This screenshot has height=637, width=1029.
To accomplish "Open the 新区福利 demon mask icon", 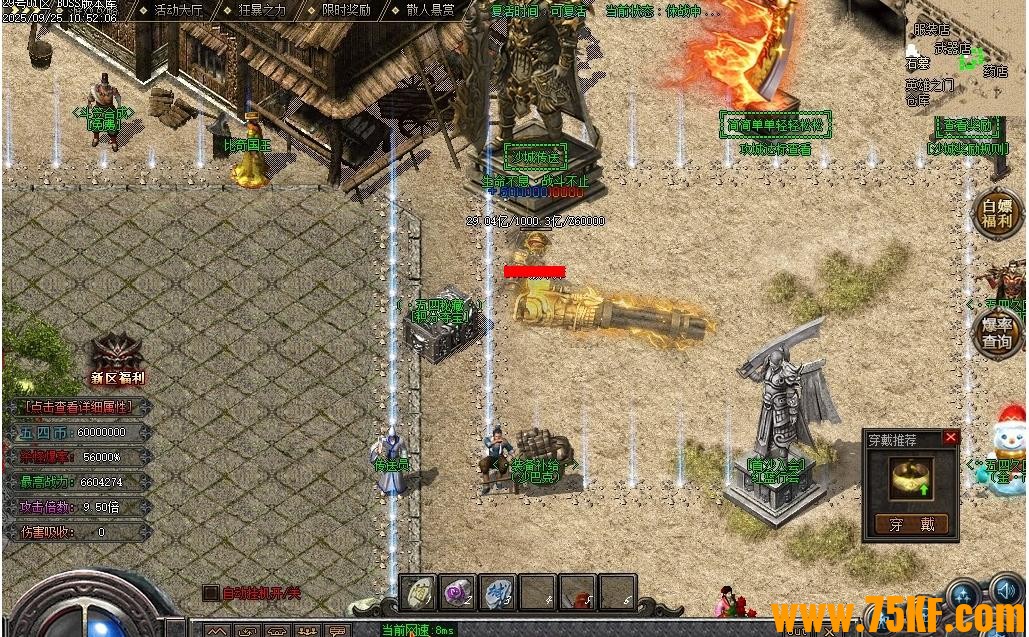I will click(118, 353).
